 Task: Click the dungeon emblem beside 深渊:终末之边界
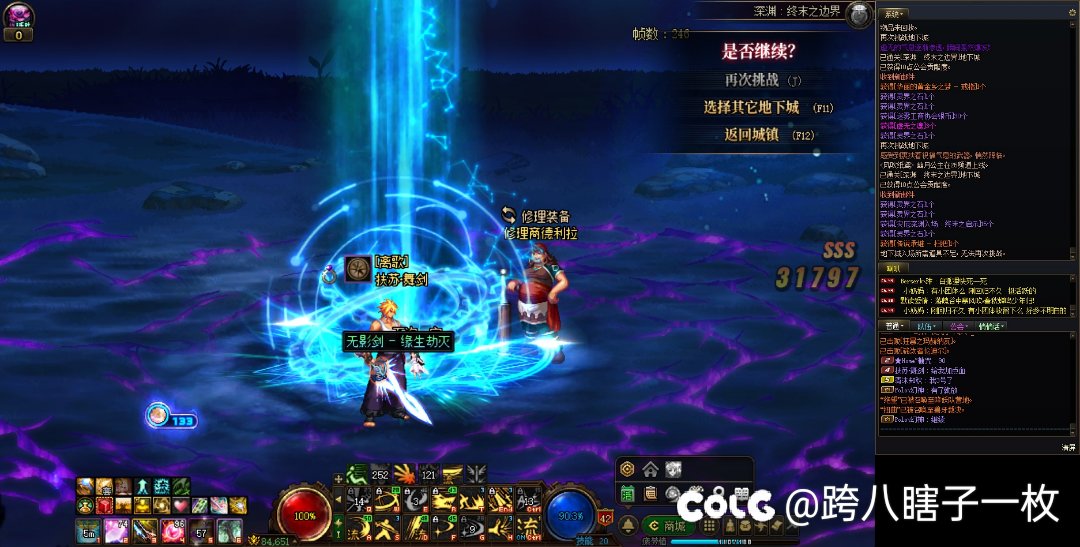pos(859,13)
